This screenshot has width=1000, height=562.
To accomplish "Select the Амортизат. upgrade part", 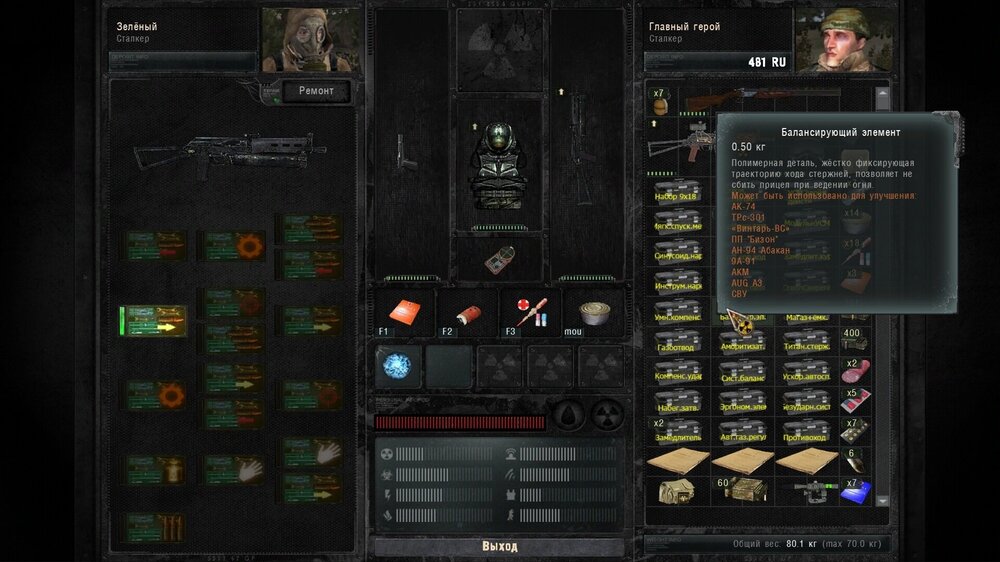I will tap(742, 340).
